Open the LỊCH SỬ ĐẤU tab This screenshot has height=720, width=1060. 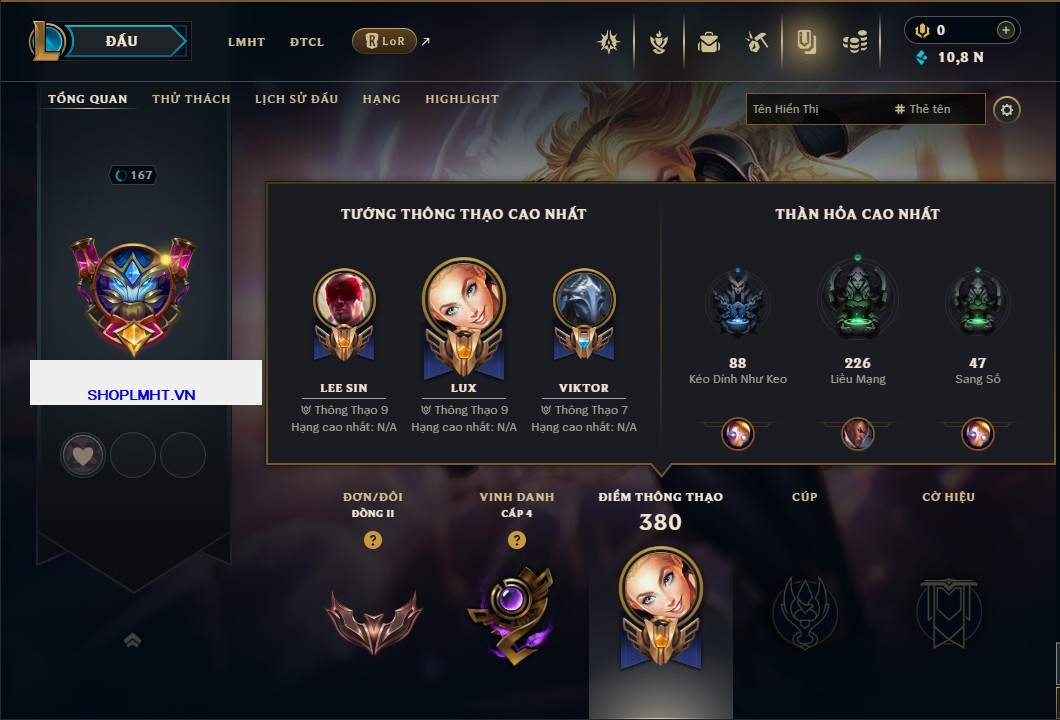[x=296, y=99]
